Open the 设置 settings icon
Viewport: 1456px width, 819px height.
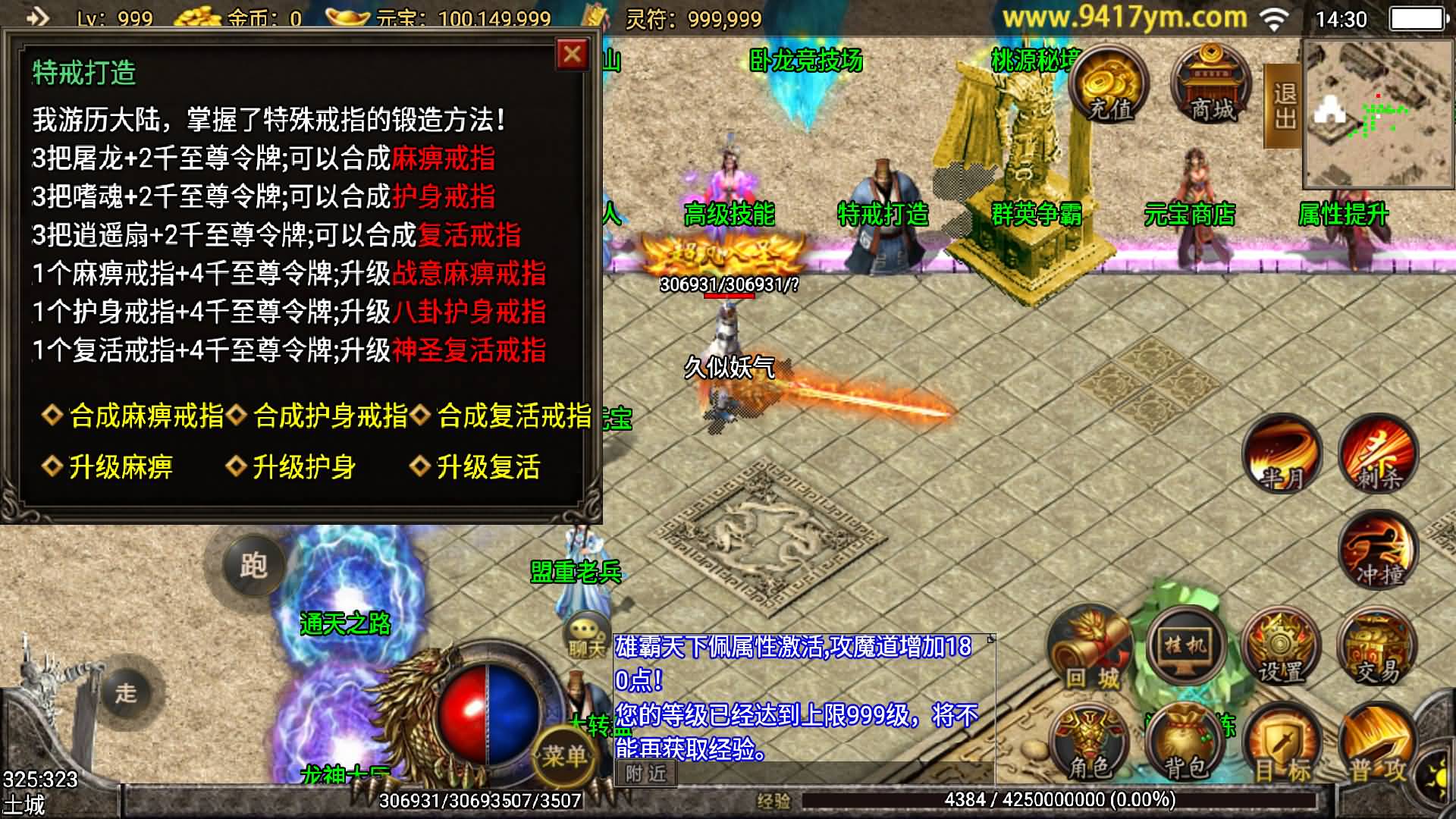[x=1282, y=652]
